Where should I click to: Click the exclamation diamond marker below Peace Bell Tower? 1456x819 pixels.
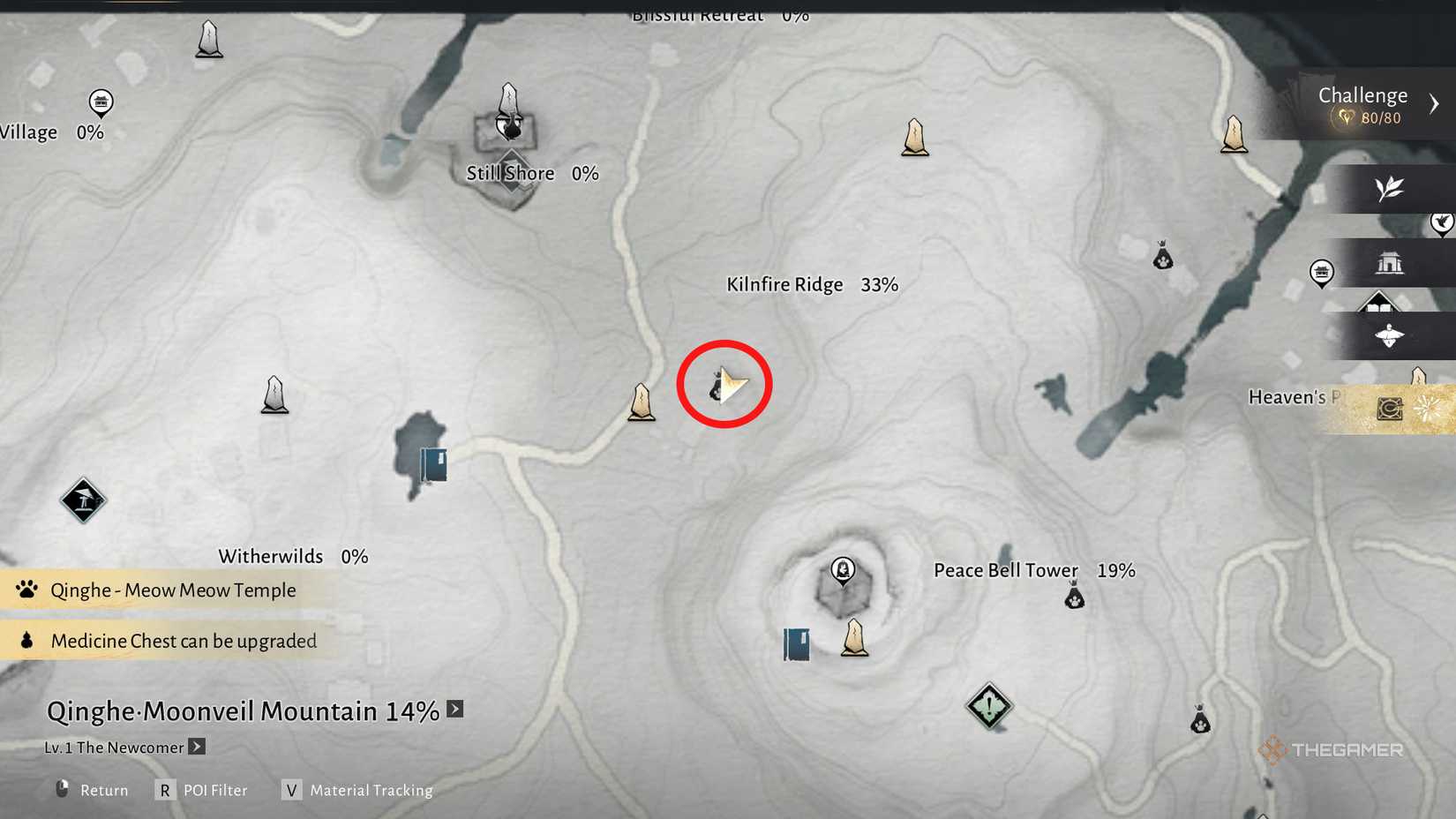coord(988,705)
